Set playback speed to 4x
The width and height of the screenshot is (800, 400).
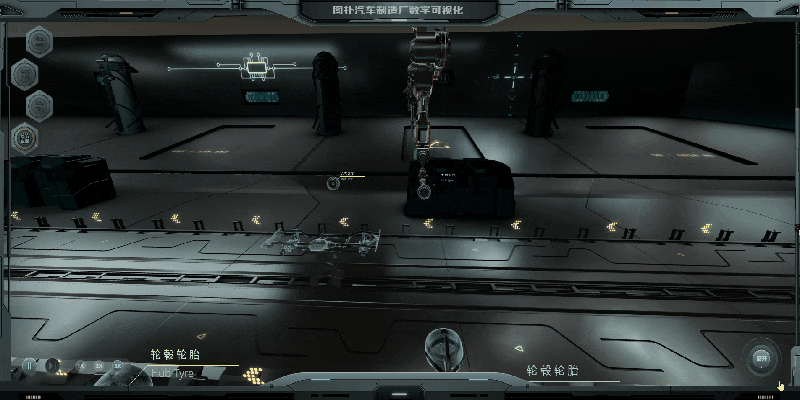[x=118, y=366]
